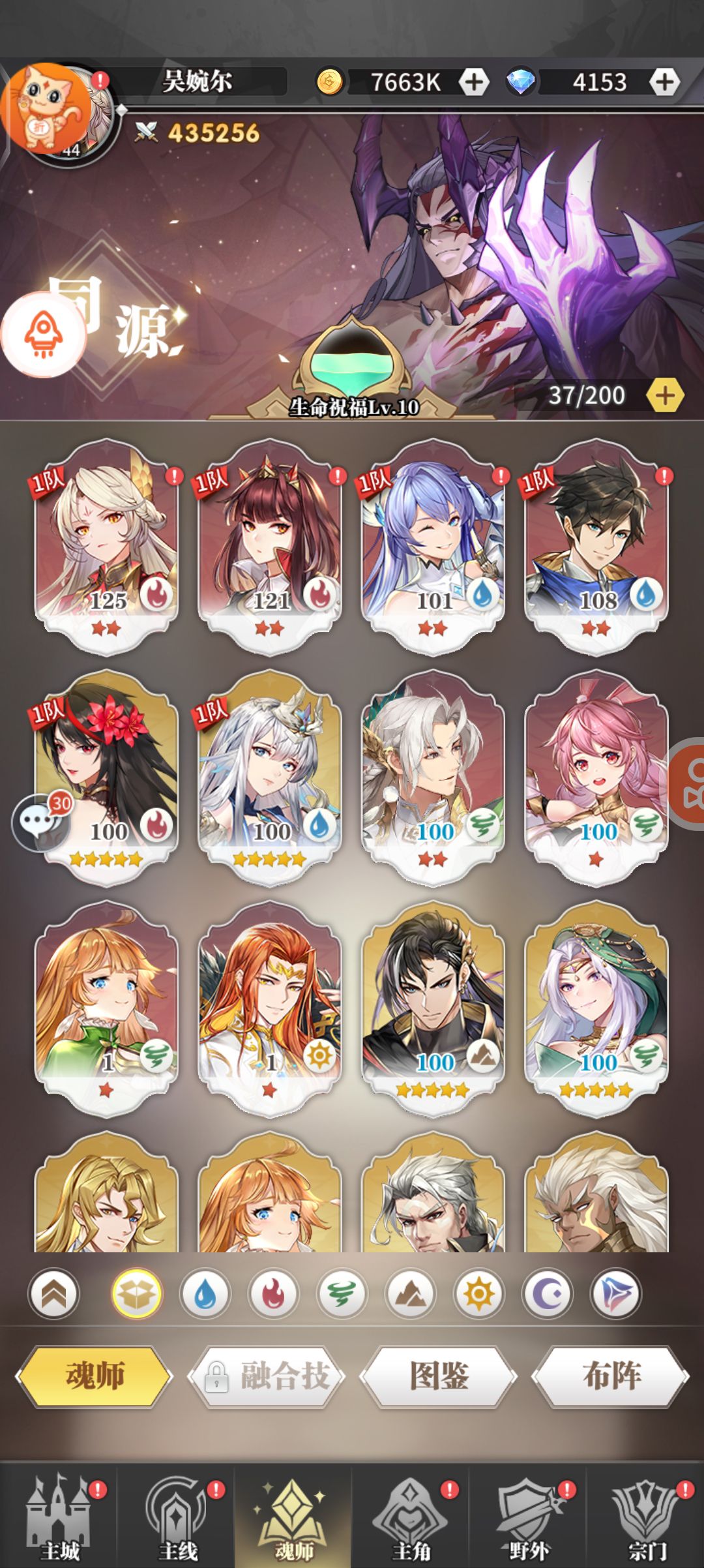Filter soul masters by earth mountain element

(x=410, y=1293)
